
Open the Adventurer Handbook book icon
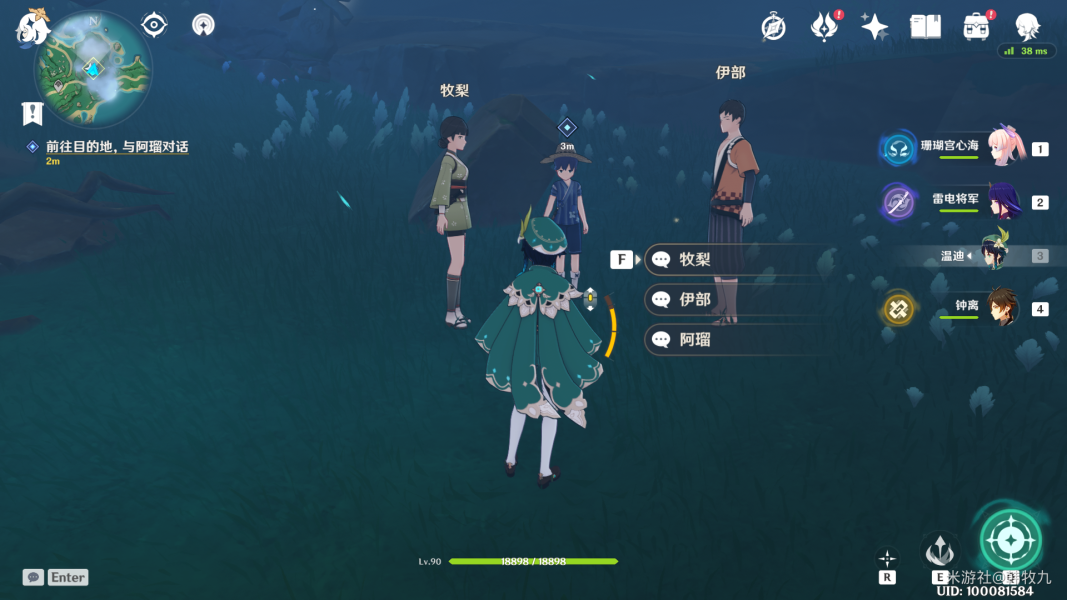pyautogui.click(x=925, y=27)
